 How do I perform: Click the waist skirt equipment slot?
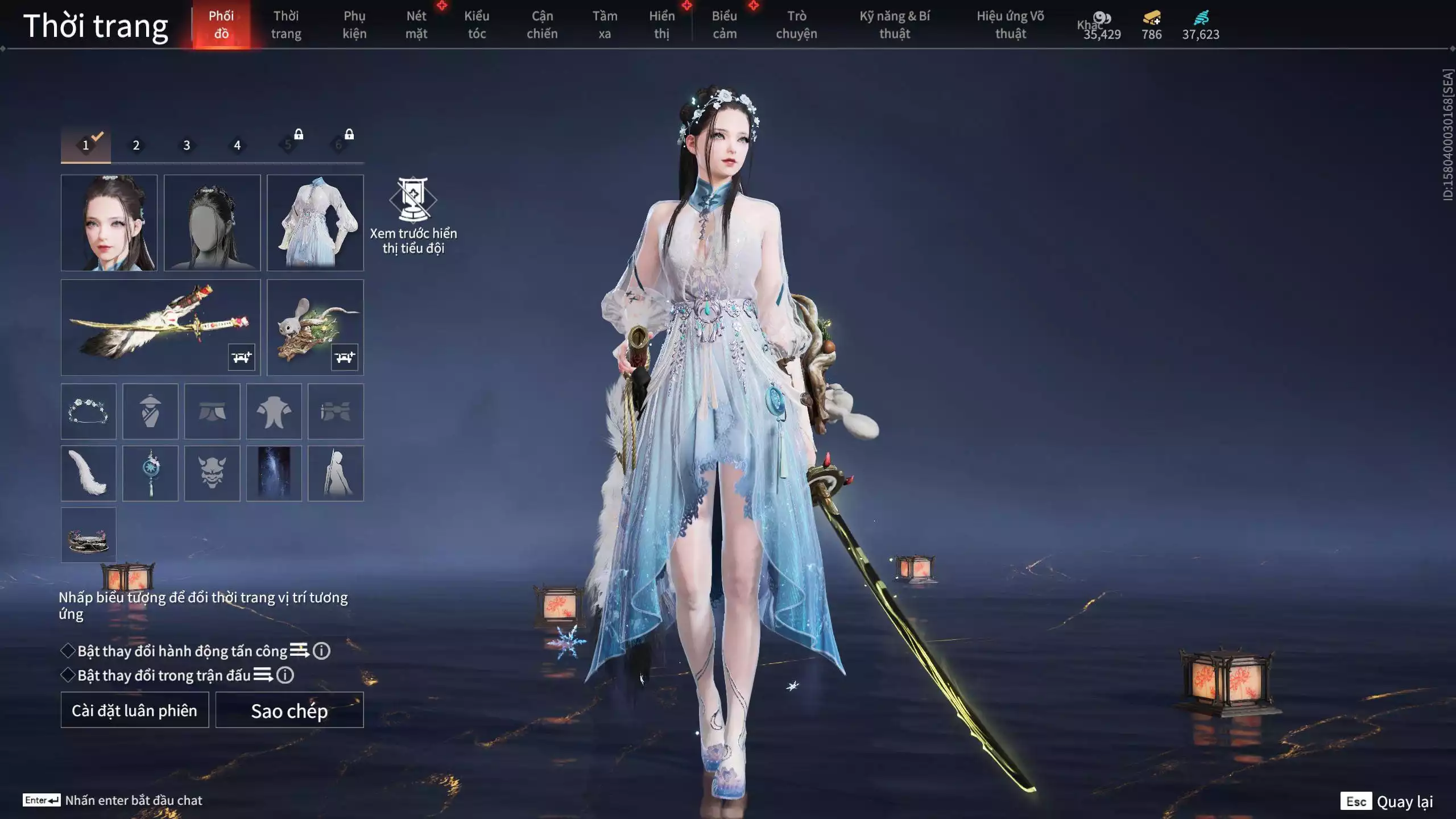(x=212, y=412)
